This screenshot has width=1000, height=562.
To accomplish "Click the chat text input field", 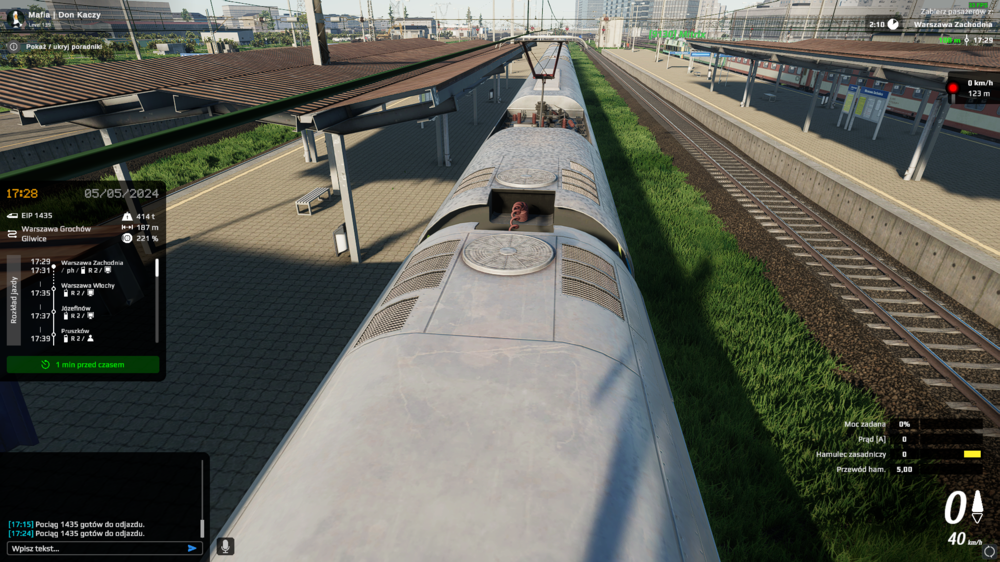I will pos(96,548).
